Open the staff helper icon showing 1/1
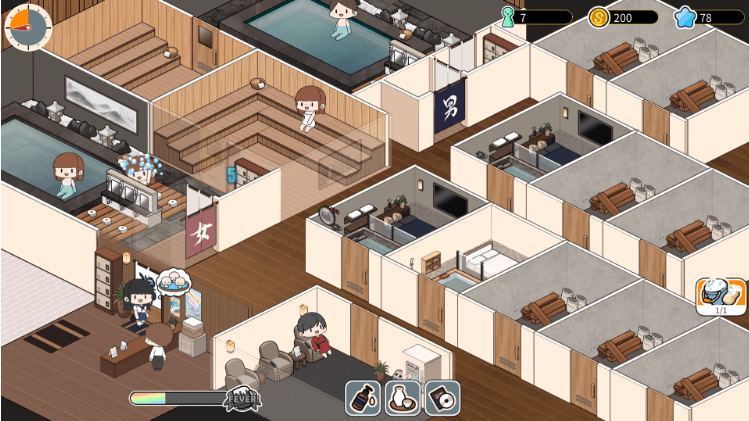The width and height of the screenshot is (749, 421). click(x=720, y=295)
